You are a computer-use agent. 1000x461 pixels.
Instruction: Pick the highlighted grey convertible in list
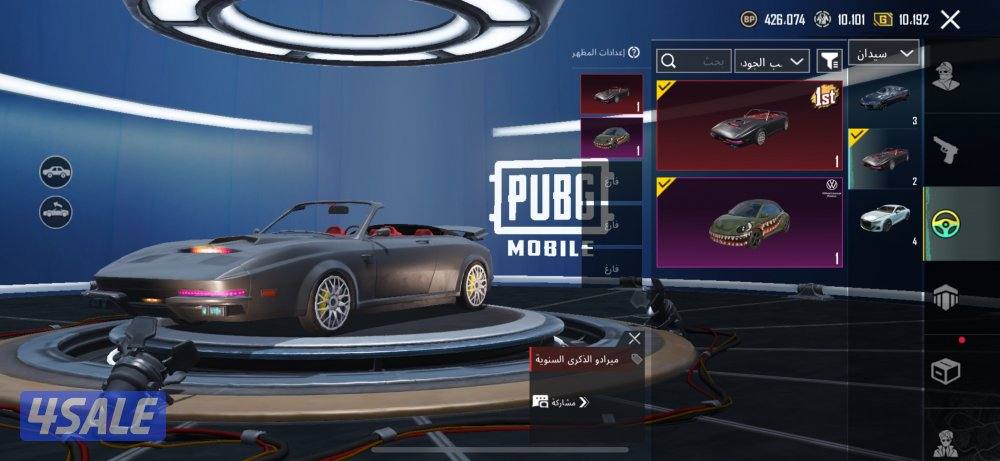coord(885,158)
